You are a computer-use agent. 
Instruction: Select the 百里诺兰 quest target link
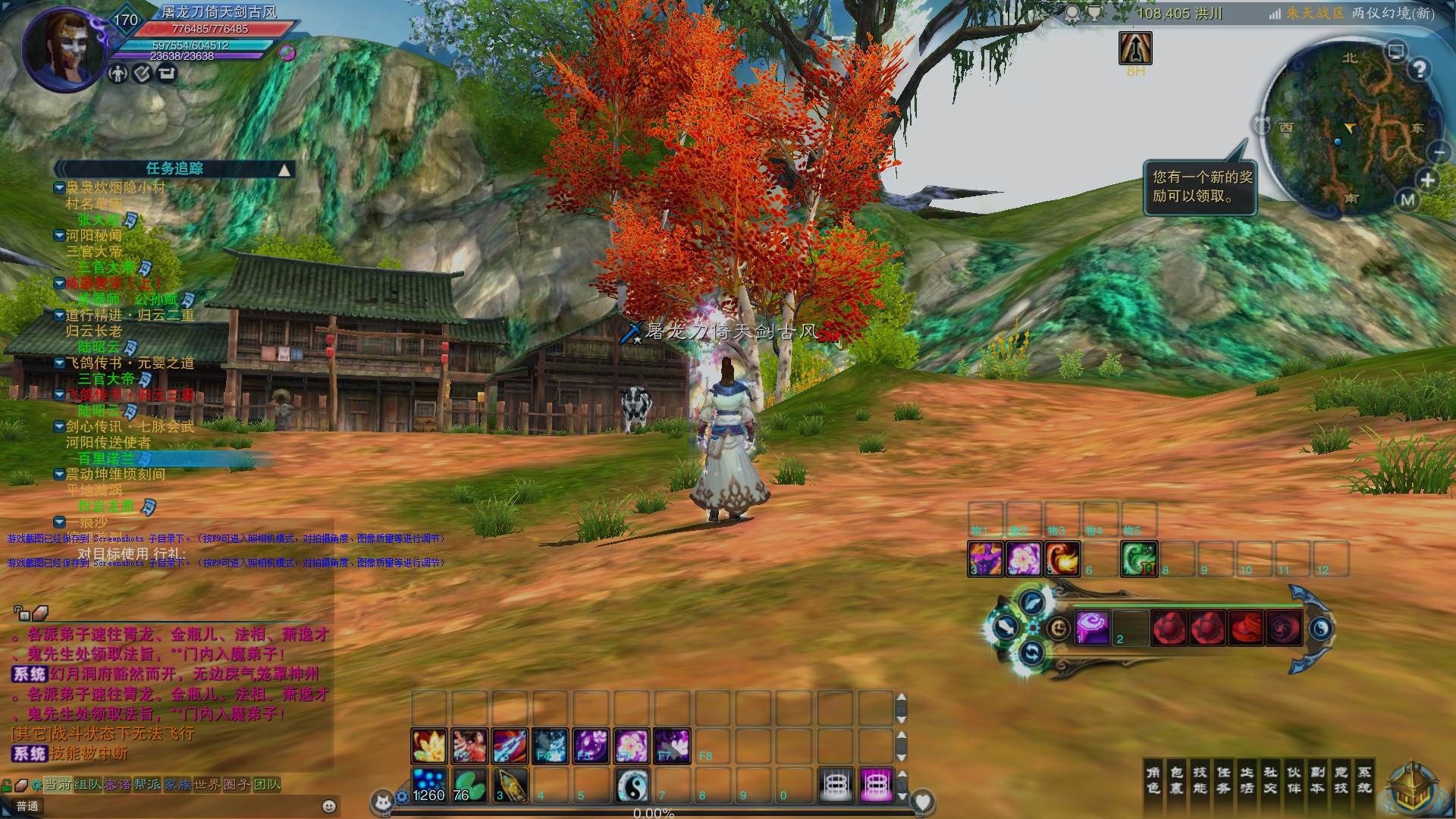[x=107, y=459]
